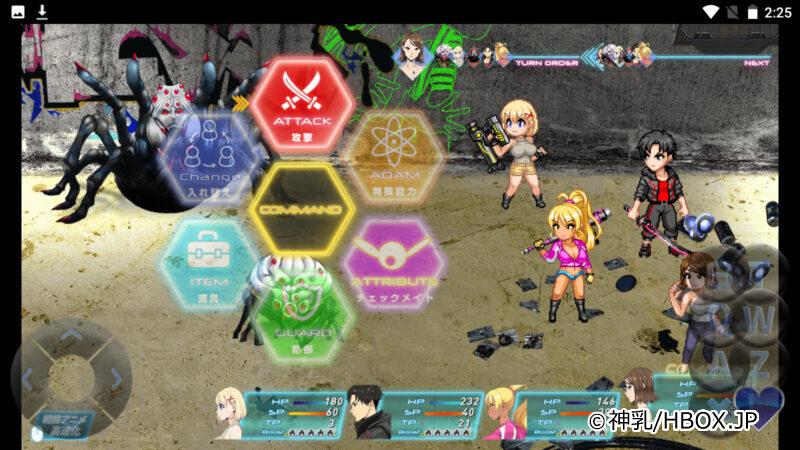The width and height of the screenshot is (800, 450).
Task: Tap the d-pad right arrow
Action: (x=115, y=379)
